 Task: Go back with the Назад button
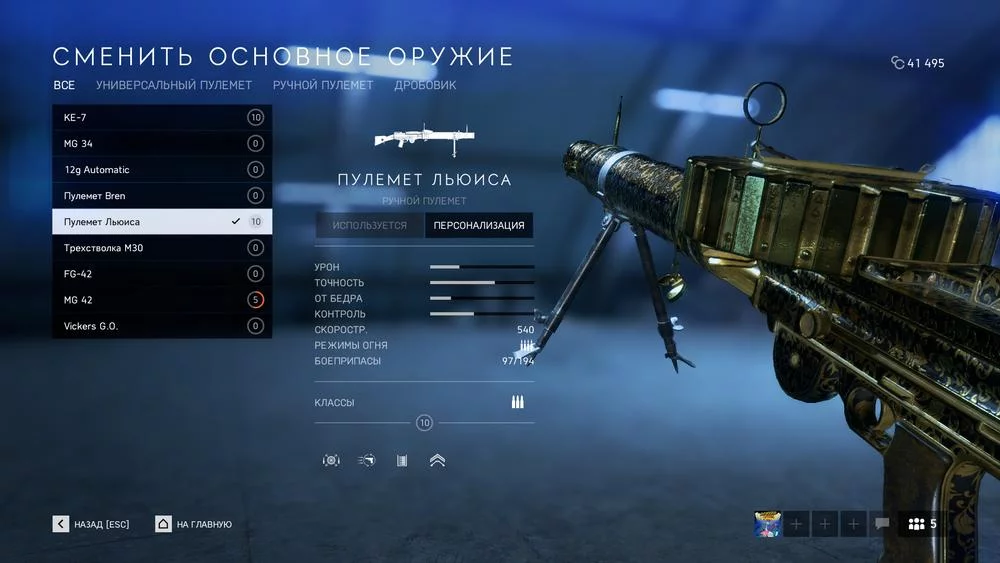[x=92, y=524]
